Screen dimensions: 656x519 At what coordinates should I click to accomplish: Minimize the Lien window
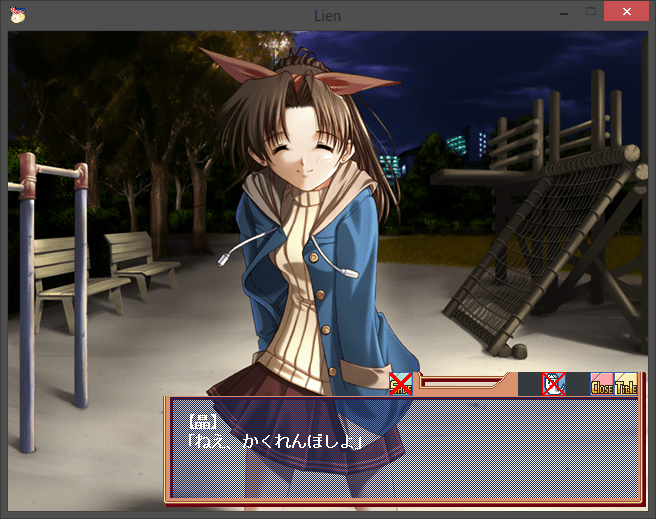coord(565,11)
